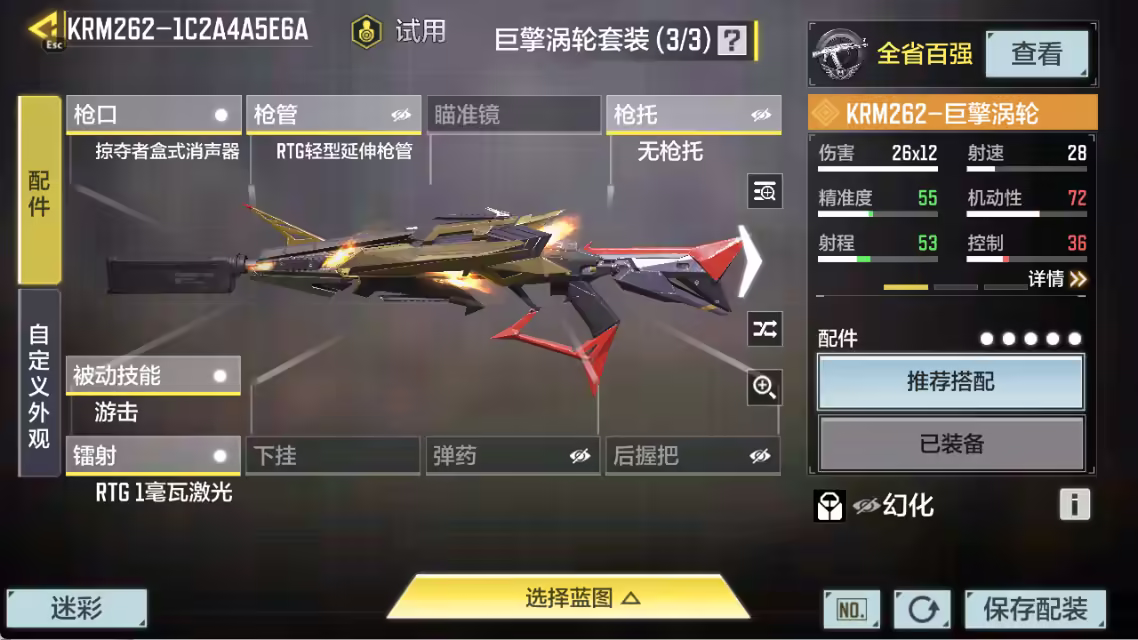Screen dimensions: 1138x640
Task: Select the 镭射 laser slot
Action: (x=153, y=456)
